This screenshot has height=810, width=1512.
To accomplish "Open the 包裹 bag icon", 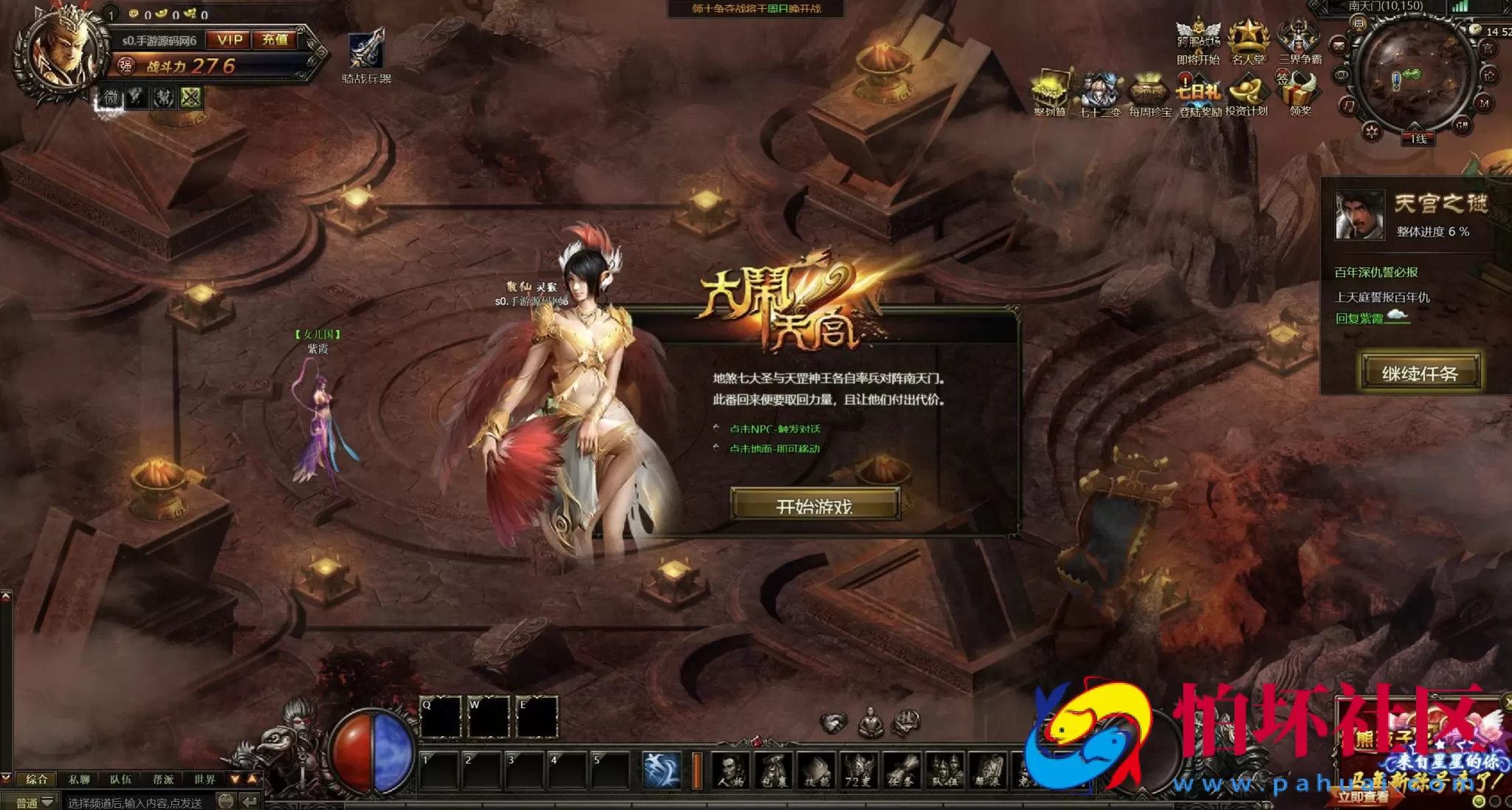I will [774, 771].
